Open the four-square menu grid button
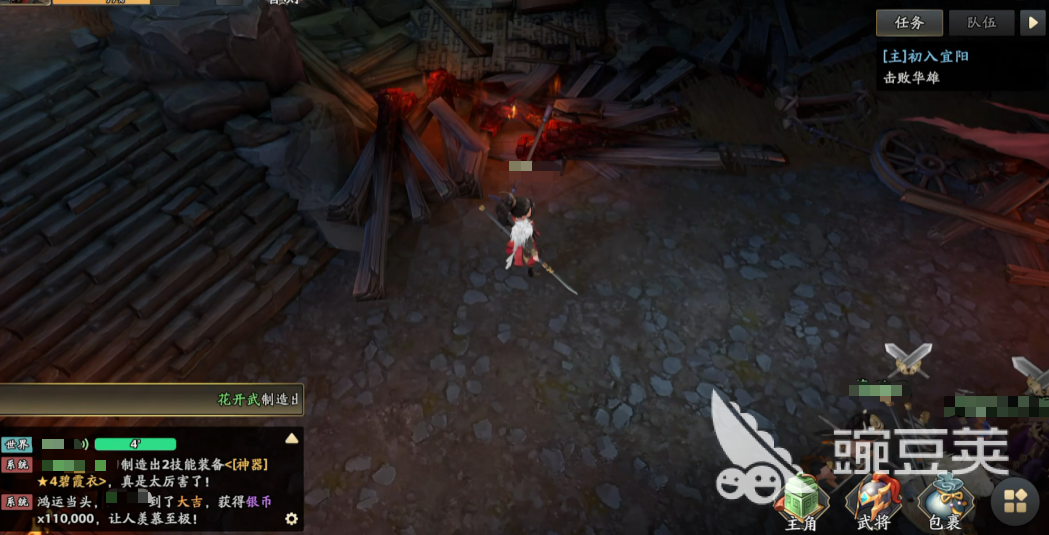This screenshot has height=535, width=1049. pos(1014,501)
